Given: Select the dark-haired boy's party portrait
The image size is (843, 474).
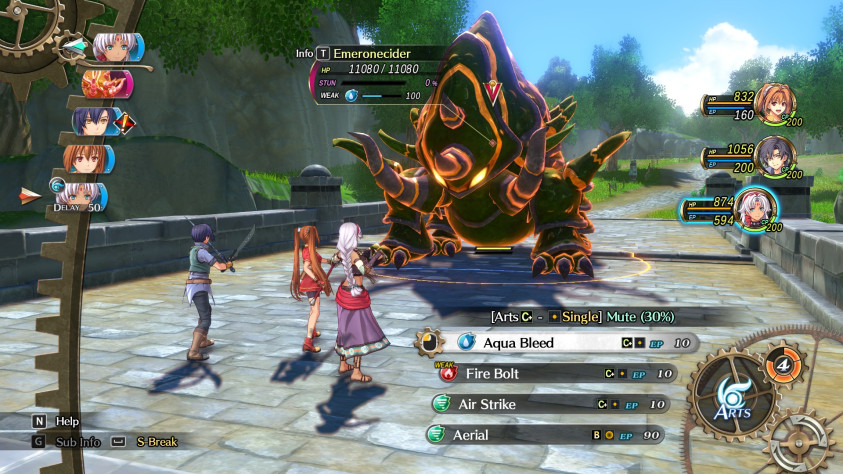Looking at the screenshot, I should pyautogui.click(x=775, y=156).
